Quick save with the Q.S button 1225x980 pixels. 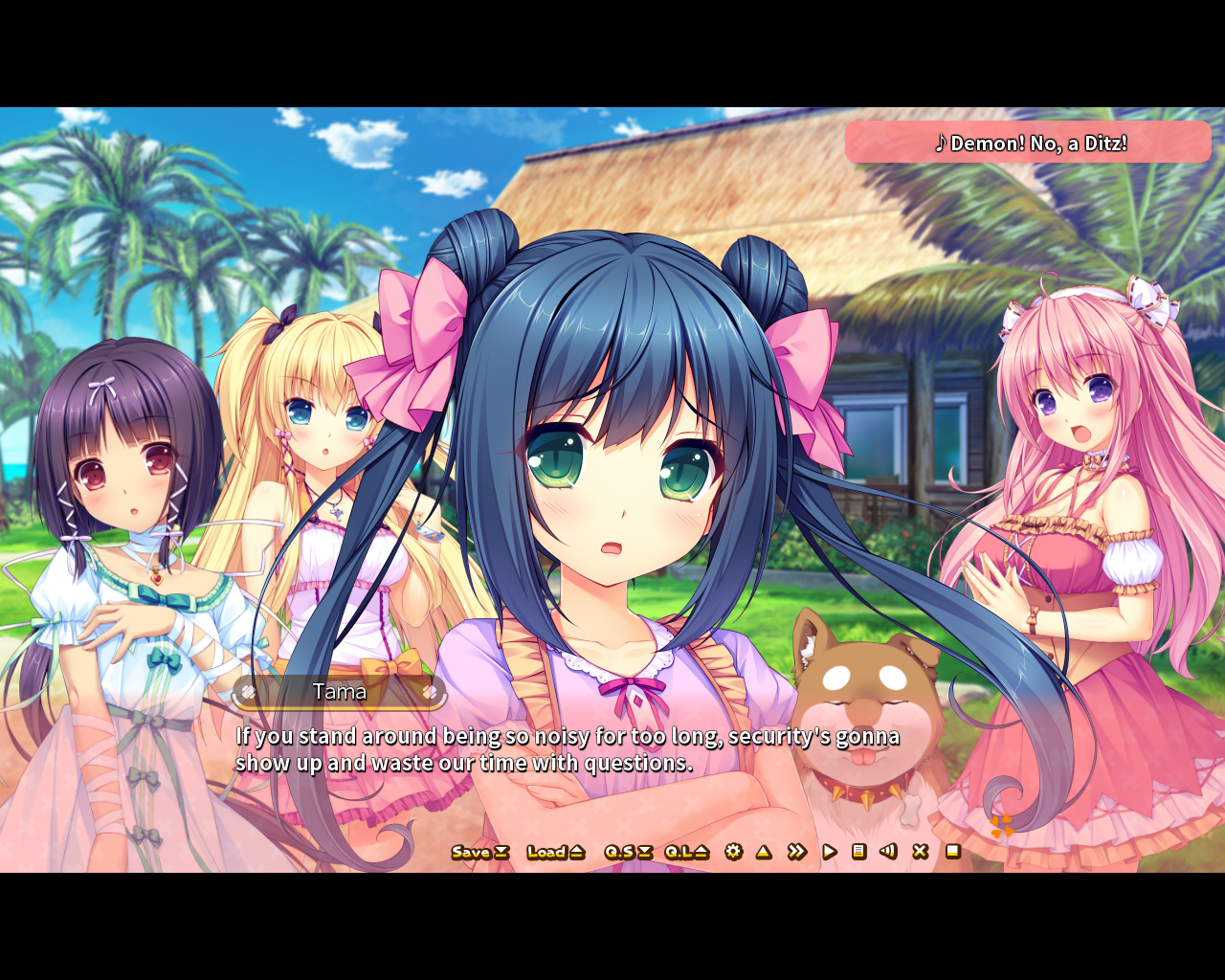pyautogui.click(x=628, y=852)
